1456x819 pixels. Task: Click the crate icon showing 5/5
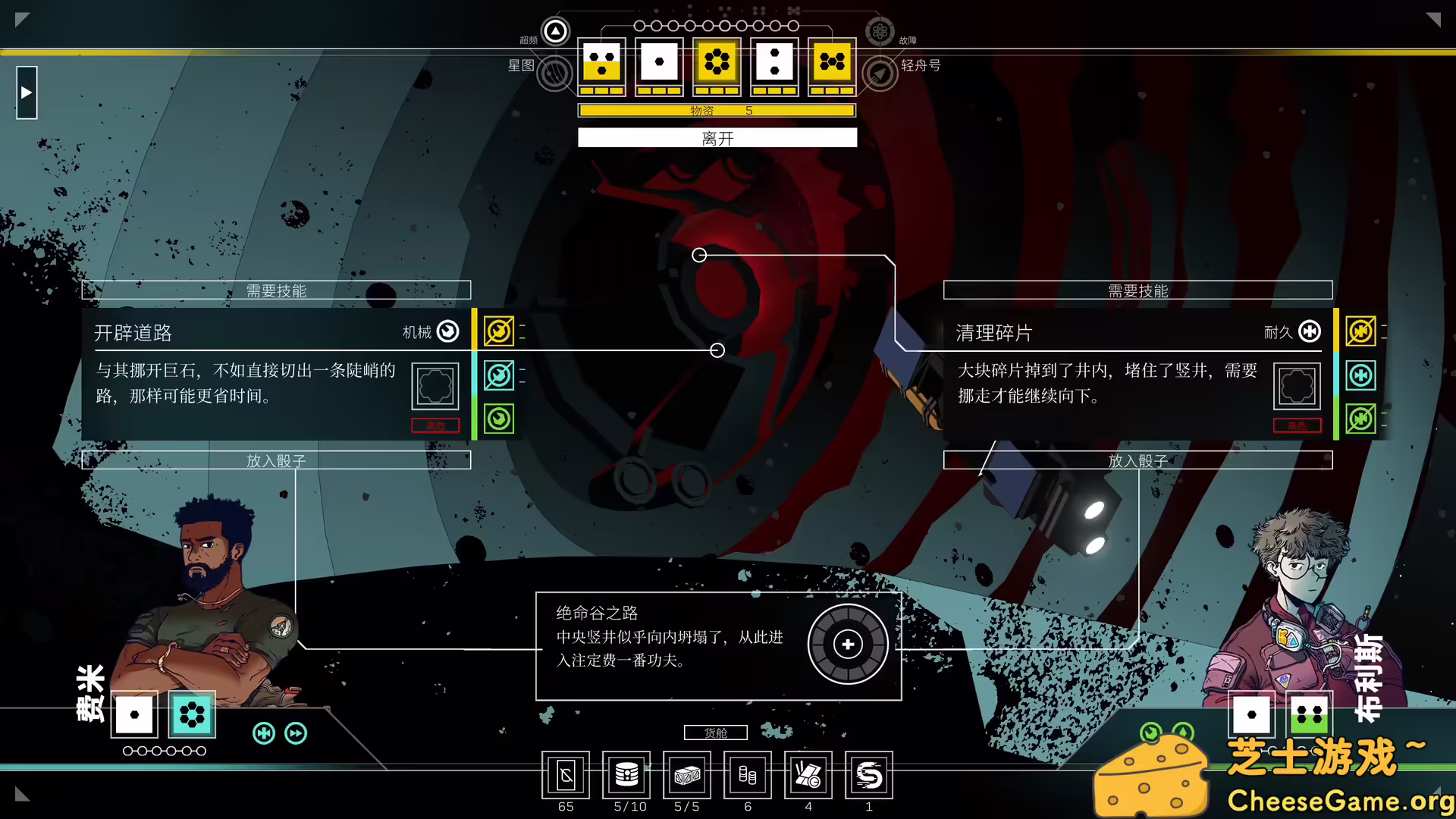tap(686, 775)
